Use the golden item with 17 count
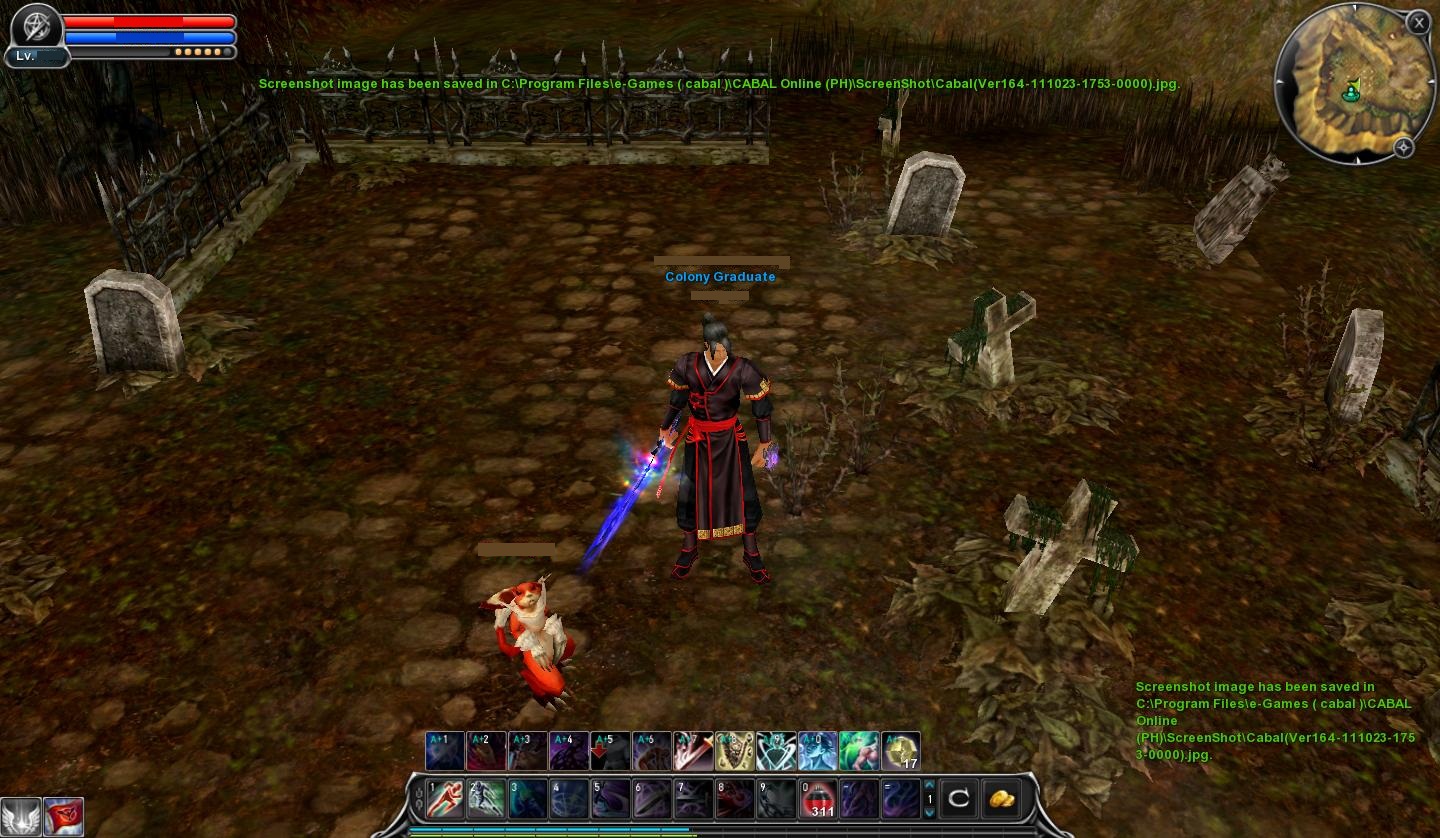Screen dimensions: 1440x838 pos(901,751)
